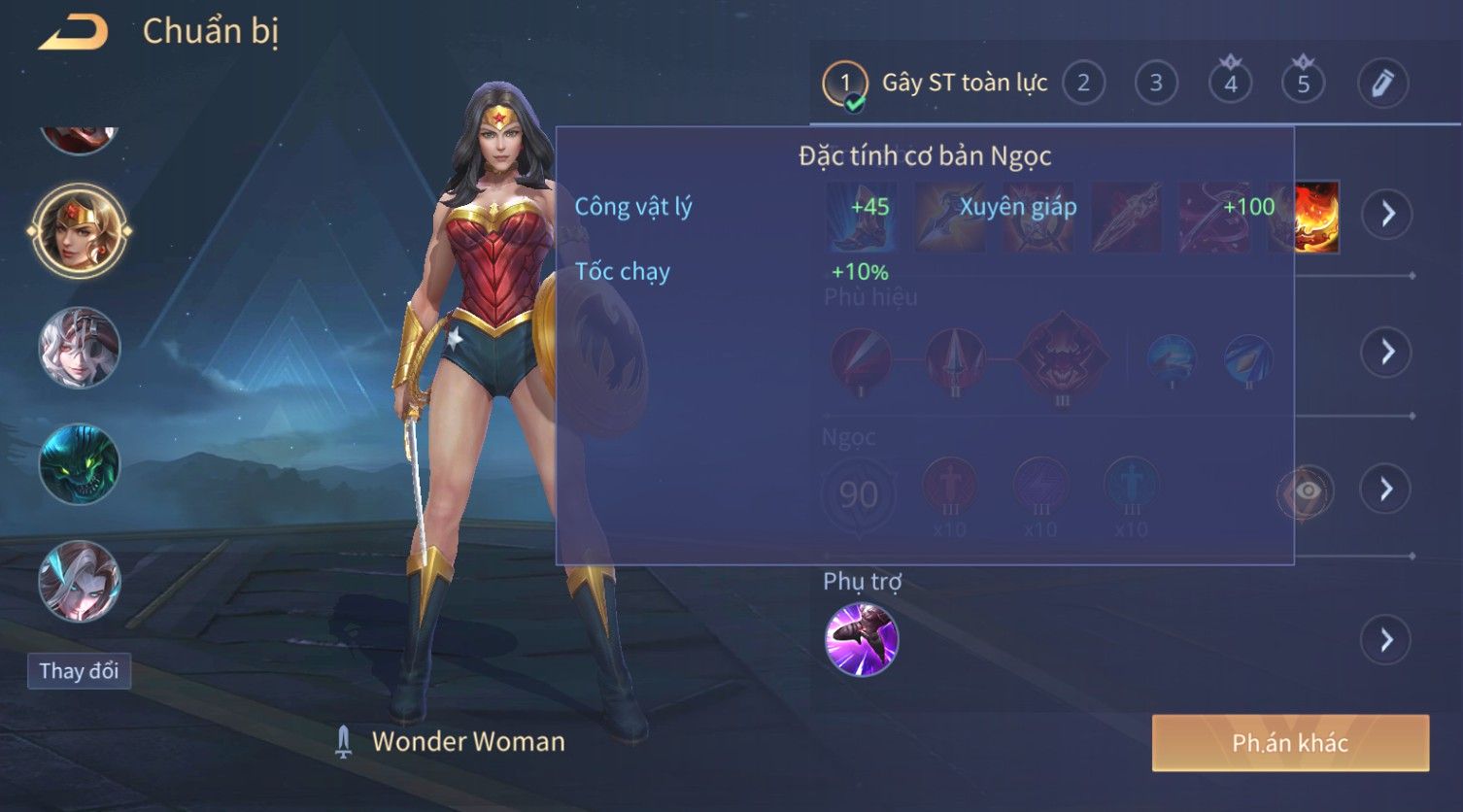Pick the green-eyed monster hero portrait
Screen dimensions: 1463x812
tap(79, 463)
